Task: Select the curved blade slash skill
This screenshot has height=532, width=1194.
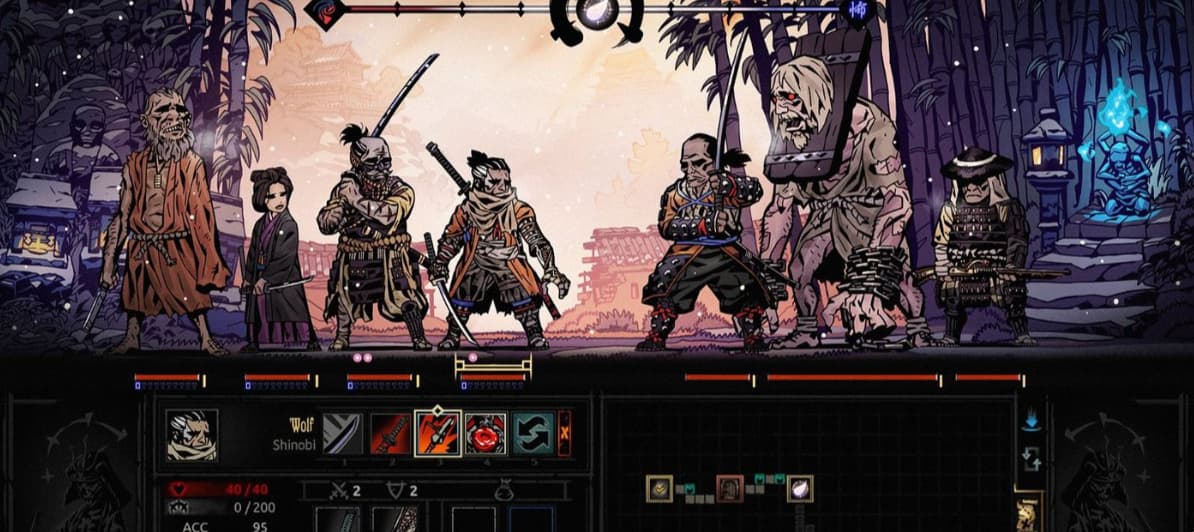Action: 342,434
